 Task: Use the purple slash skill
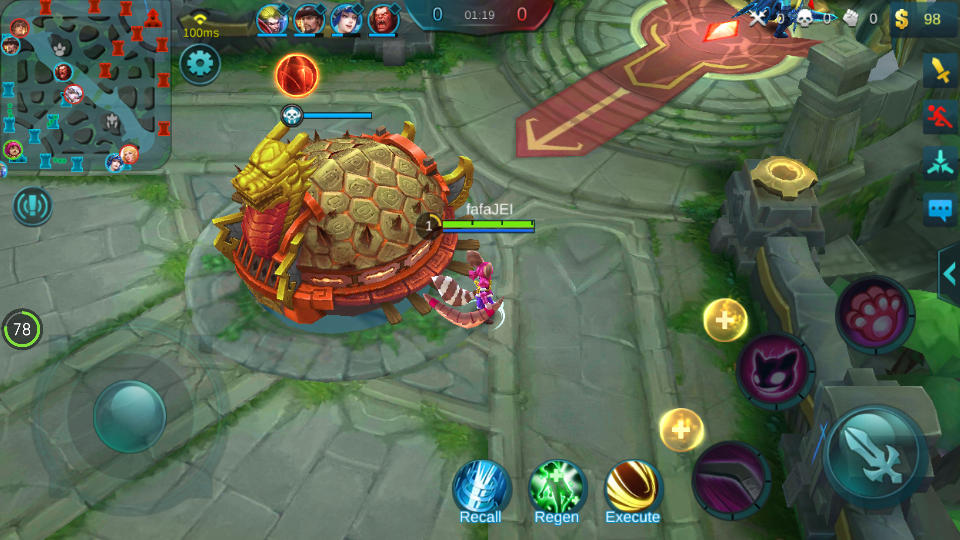click(x=731, y=477)
